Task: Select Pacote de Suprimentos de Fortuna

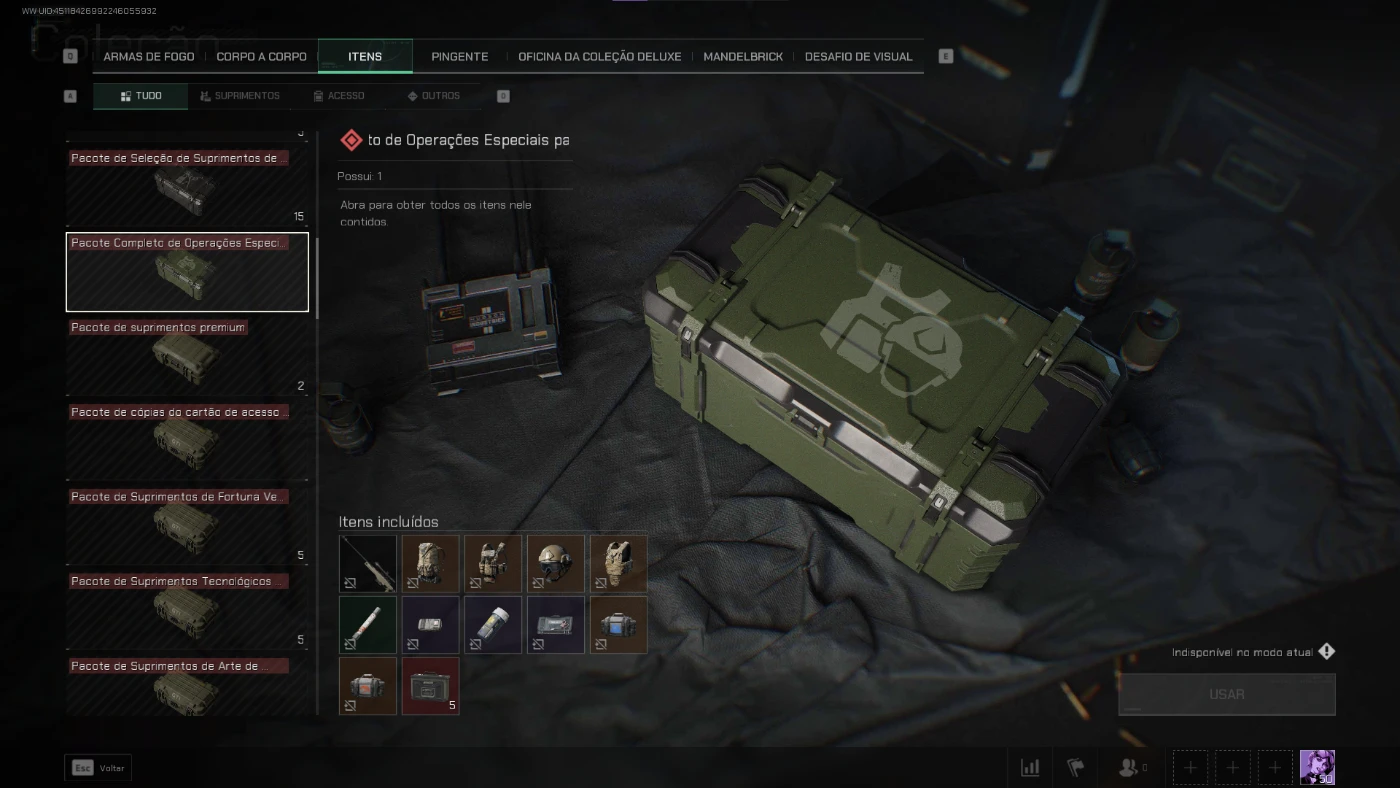Action: tap(187, 526)
